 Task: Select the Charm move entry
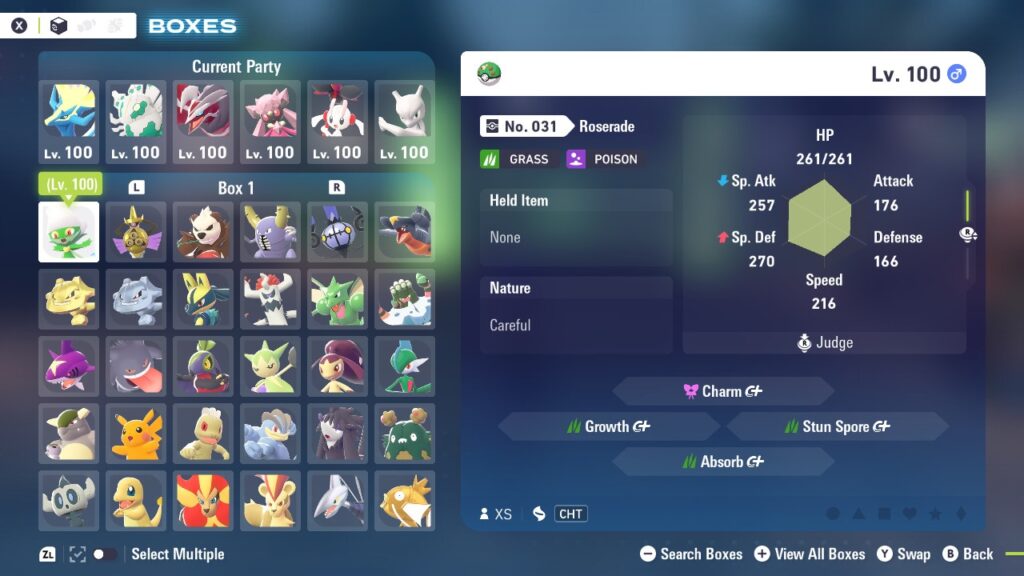pyautogui.click(x=722, y=391)
